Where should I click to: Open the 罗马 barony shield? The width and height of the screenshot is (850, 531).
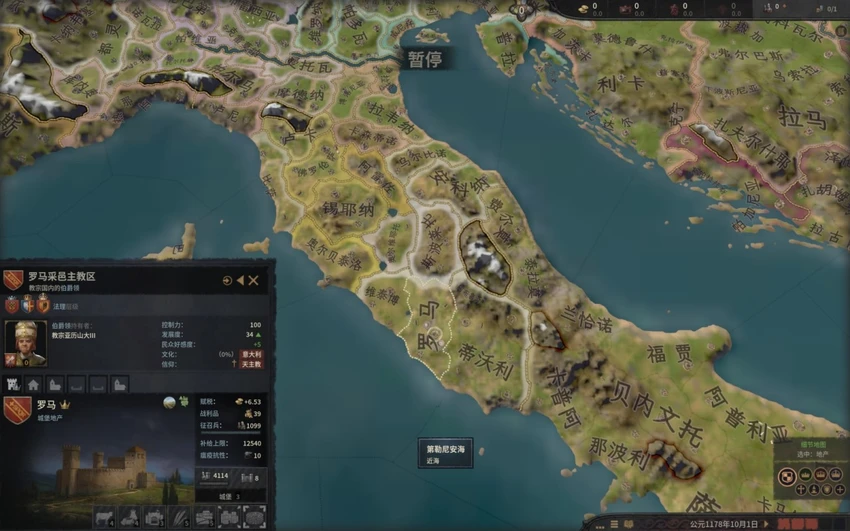point(17,408)
